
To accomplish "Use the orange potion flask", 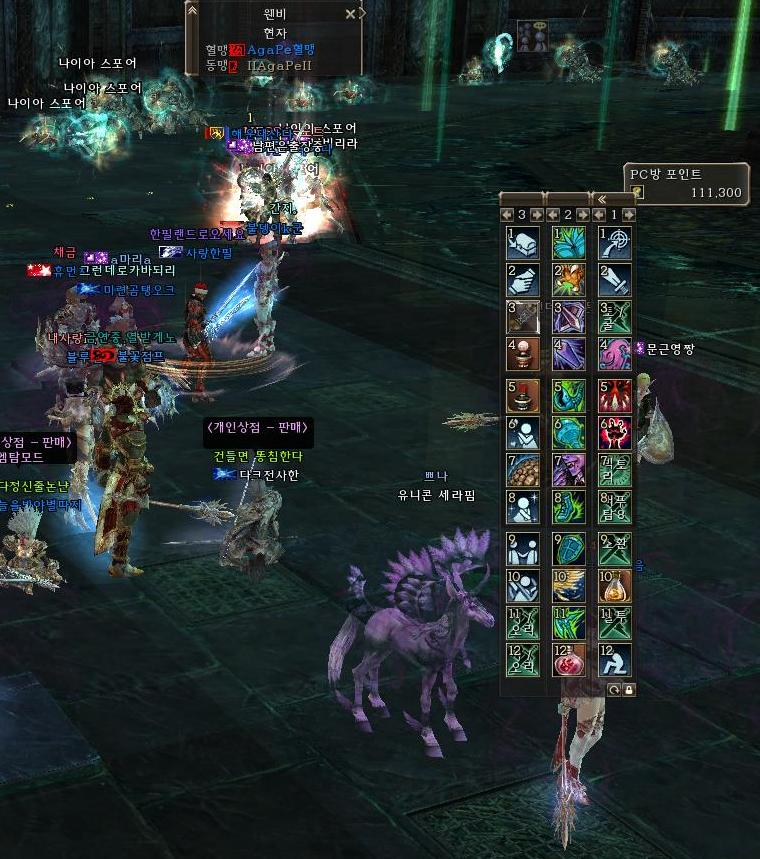I will pyautogui.click(x=615, y=585).
